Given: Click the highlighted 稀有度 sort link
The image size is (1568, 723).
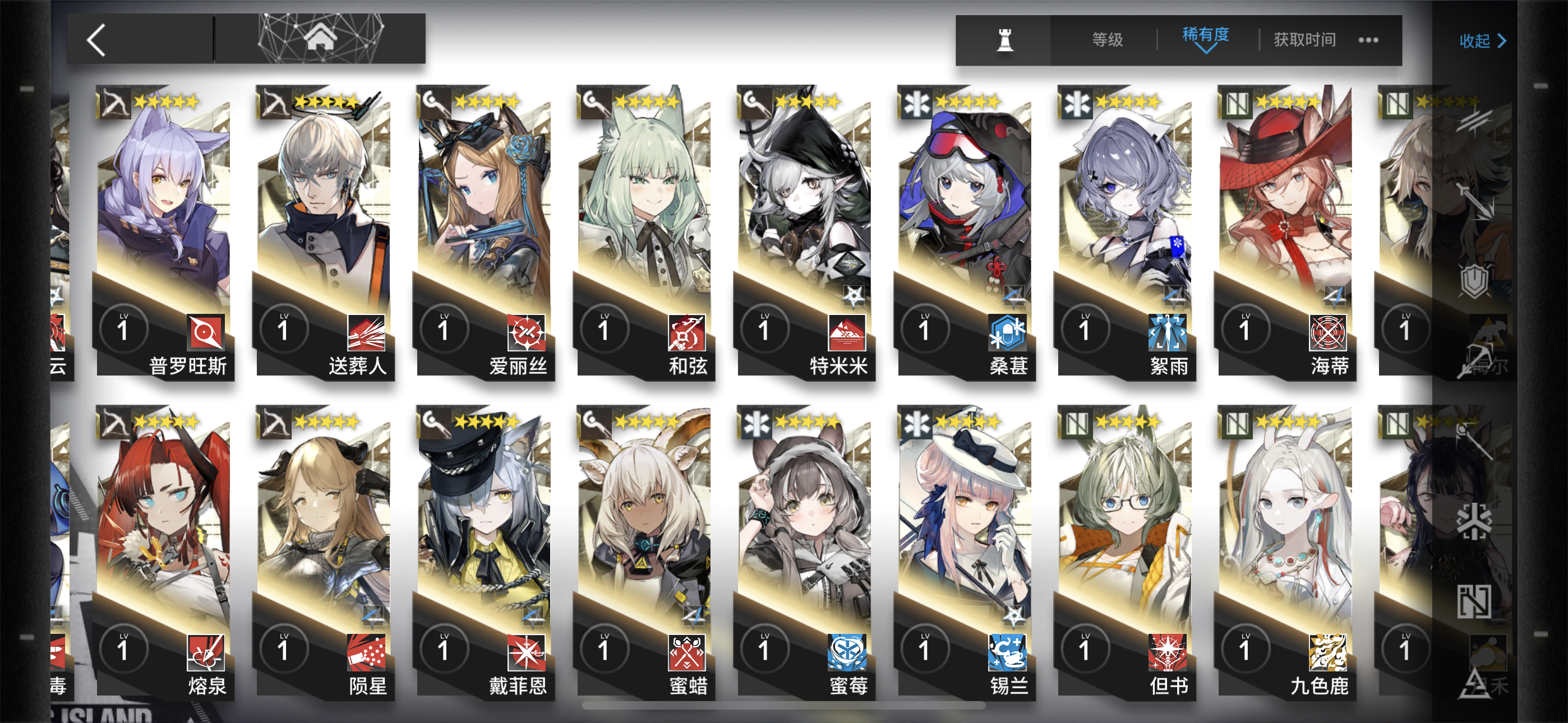Looking at the screenshot, I should [1206, 38].
